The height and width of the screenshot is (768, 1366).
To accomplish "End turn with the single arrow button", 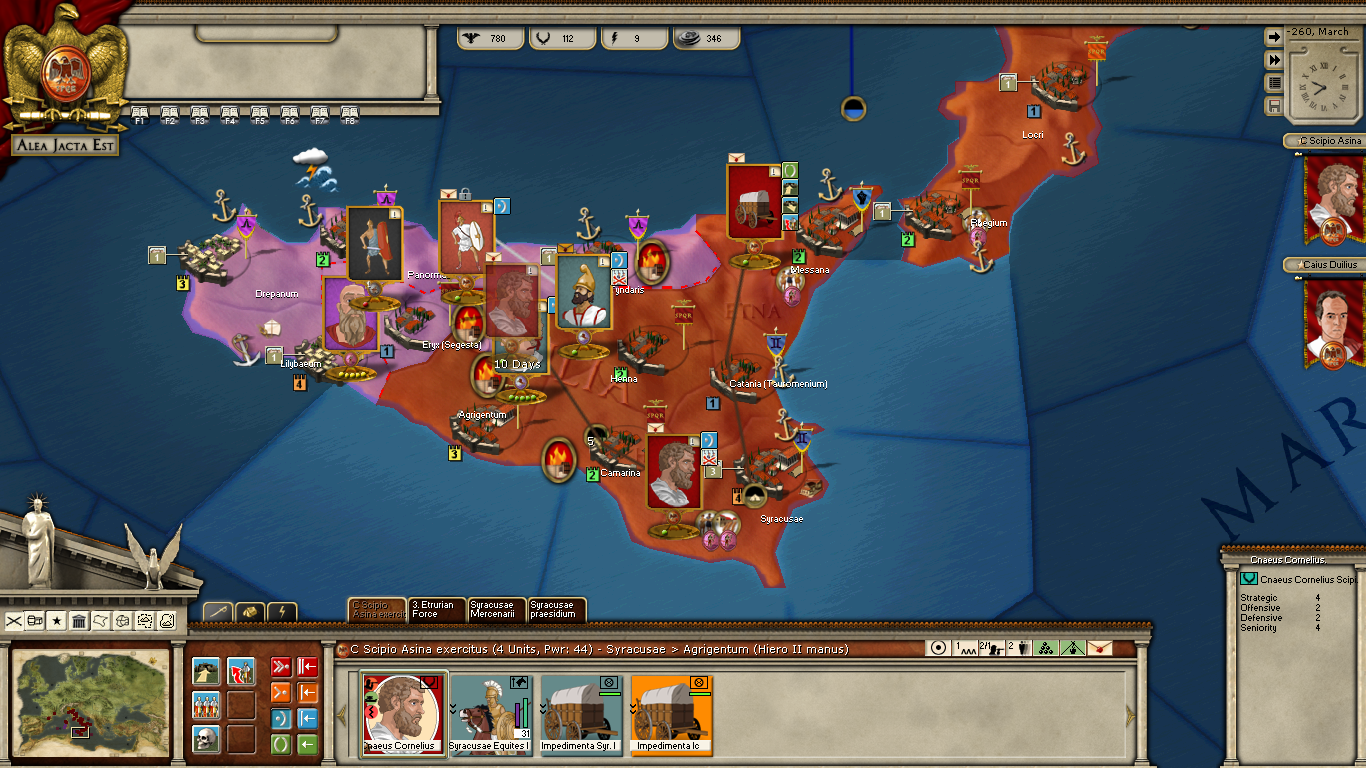I will pyautogui.click(x=1274, y=37).
